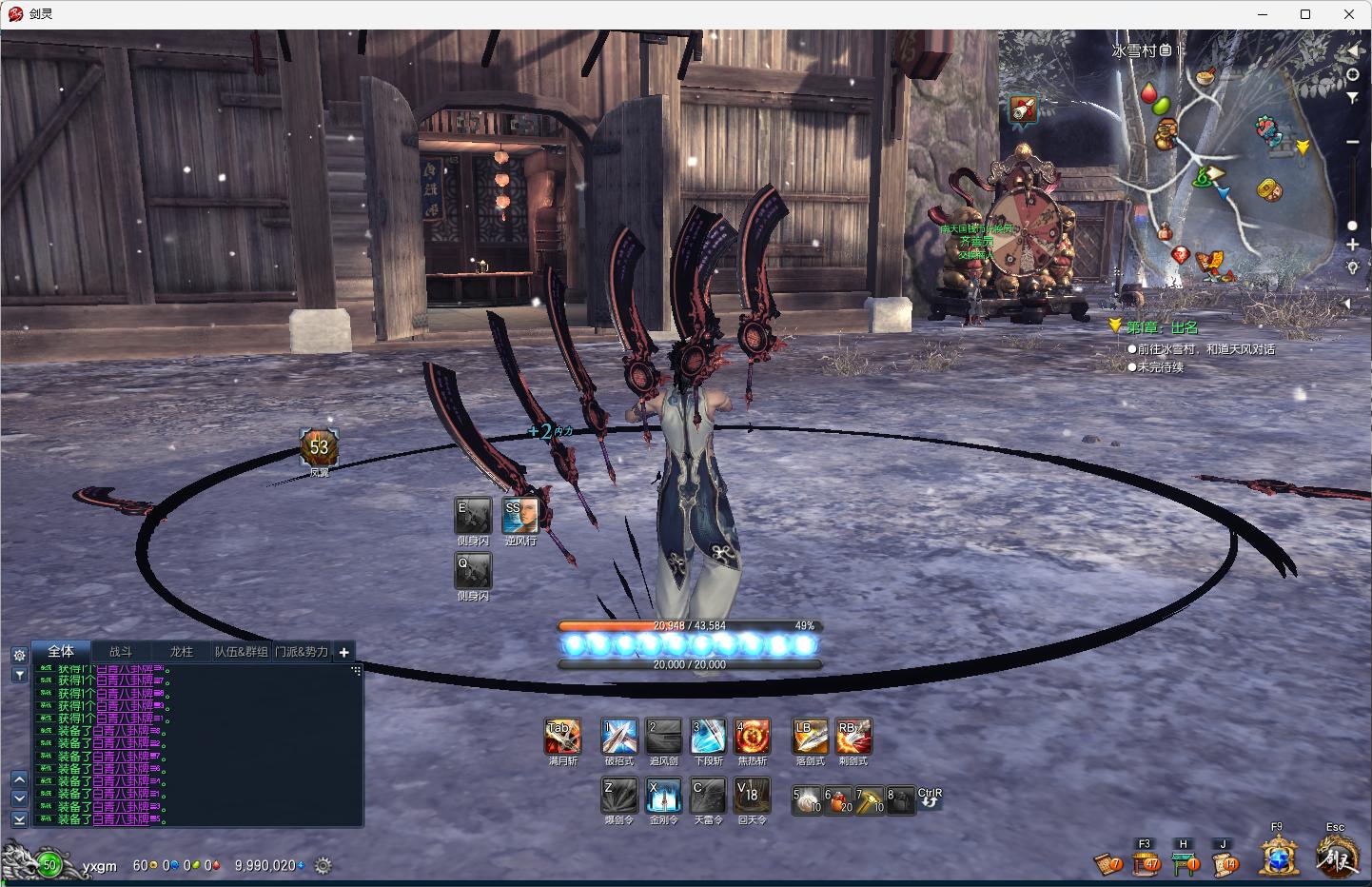
Task: Add a new chat tab with plus button
Action: point(343,652)
